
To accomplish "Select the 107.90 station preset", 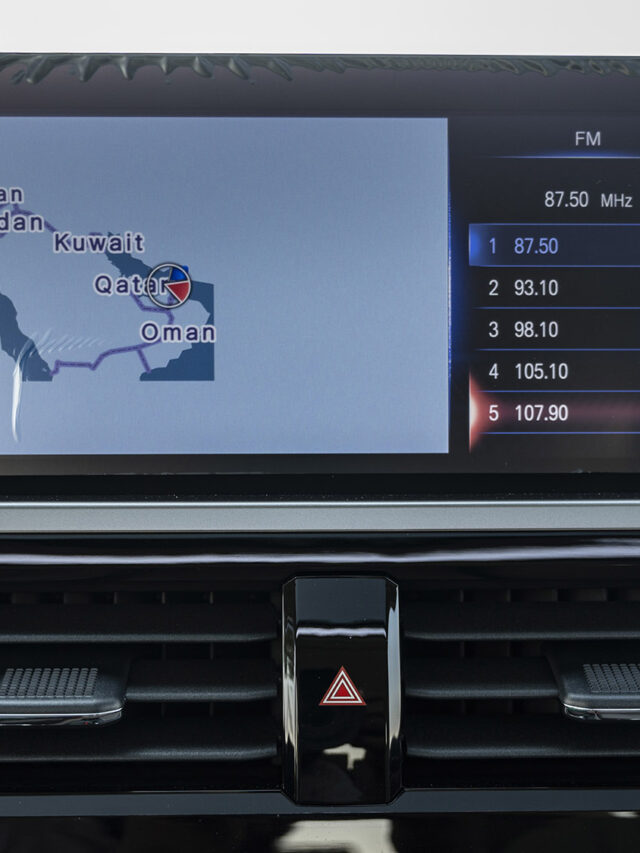I will point(553,413).
